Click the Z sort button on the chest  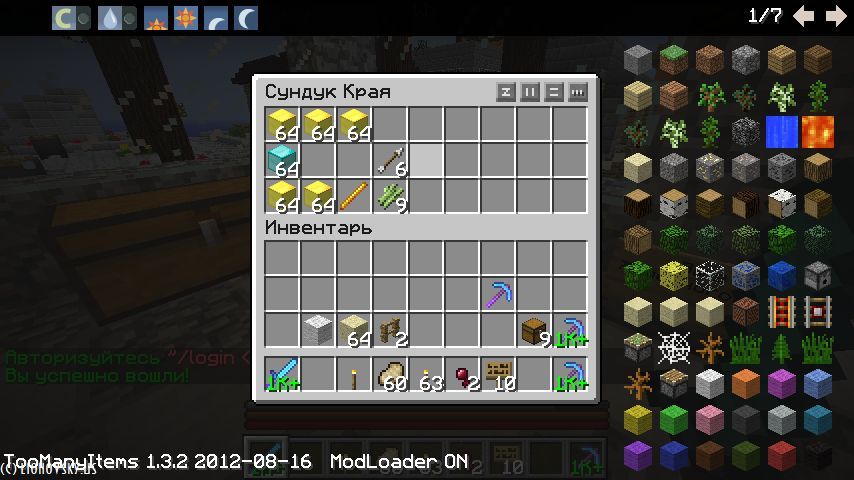tap(507, 92)
